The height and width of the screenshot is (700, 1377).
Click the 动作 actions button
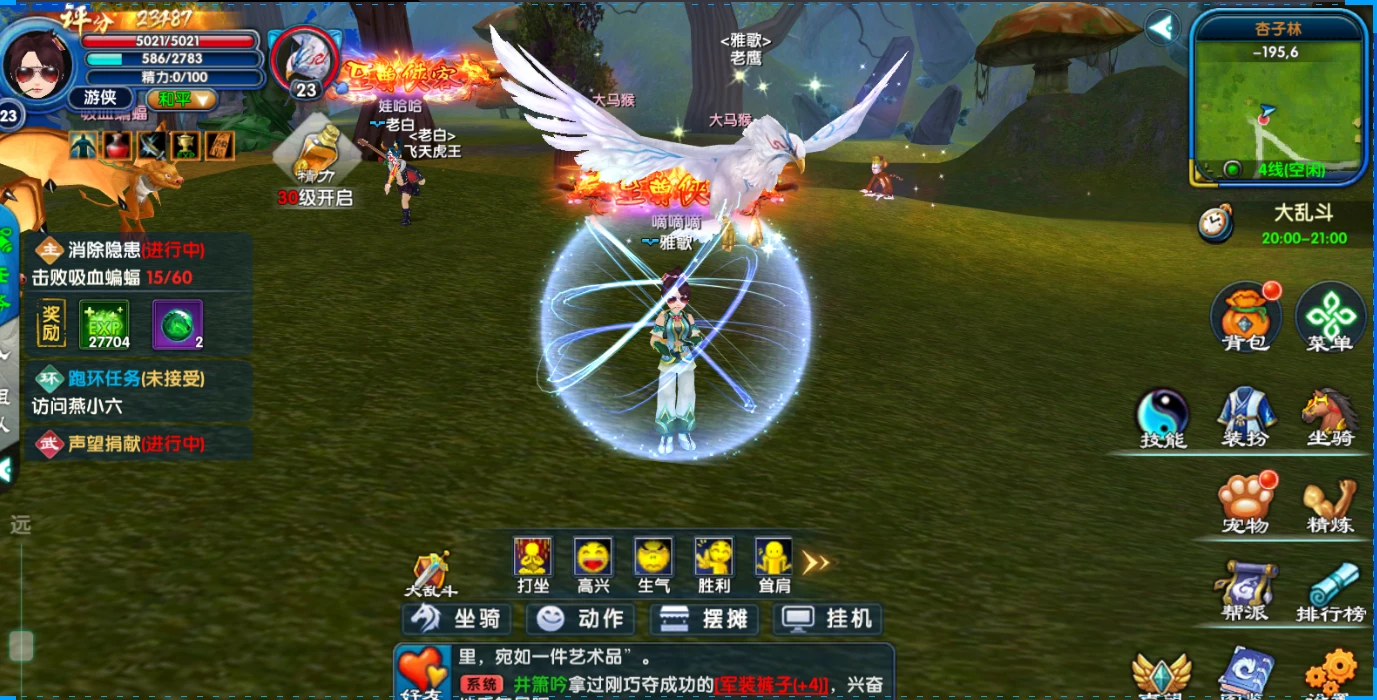(x=581, y=619)
